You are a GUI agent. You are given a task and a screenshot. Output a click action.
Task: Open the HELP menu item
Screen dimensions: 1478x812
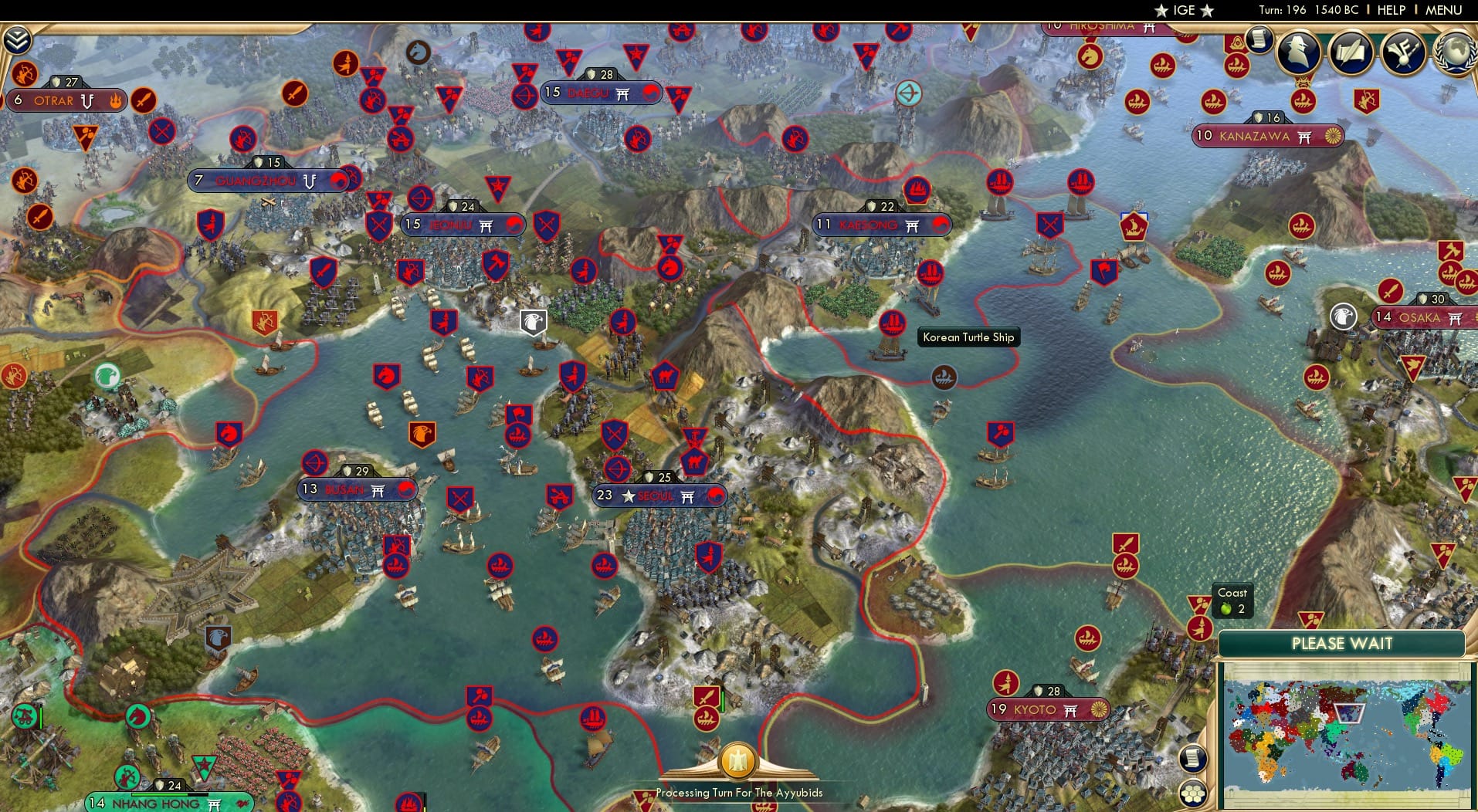click(1391, 11)
